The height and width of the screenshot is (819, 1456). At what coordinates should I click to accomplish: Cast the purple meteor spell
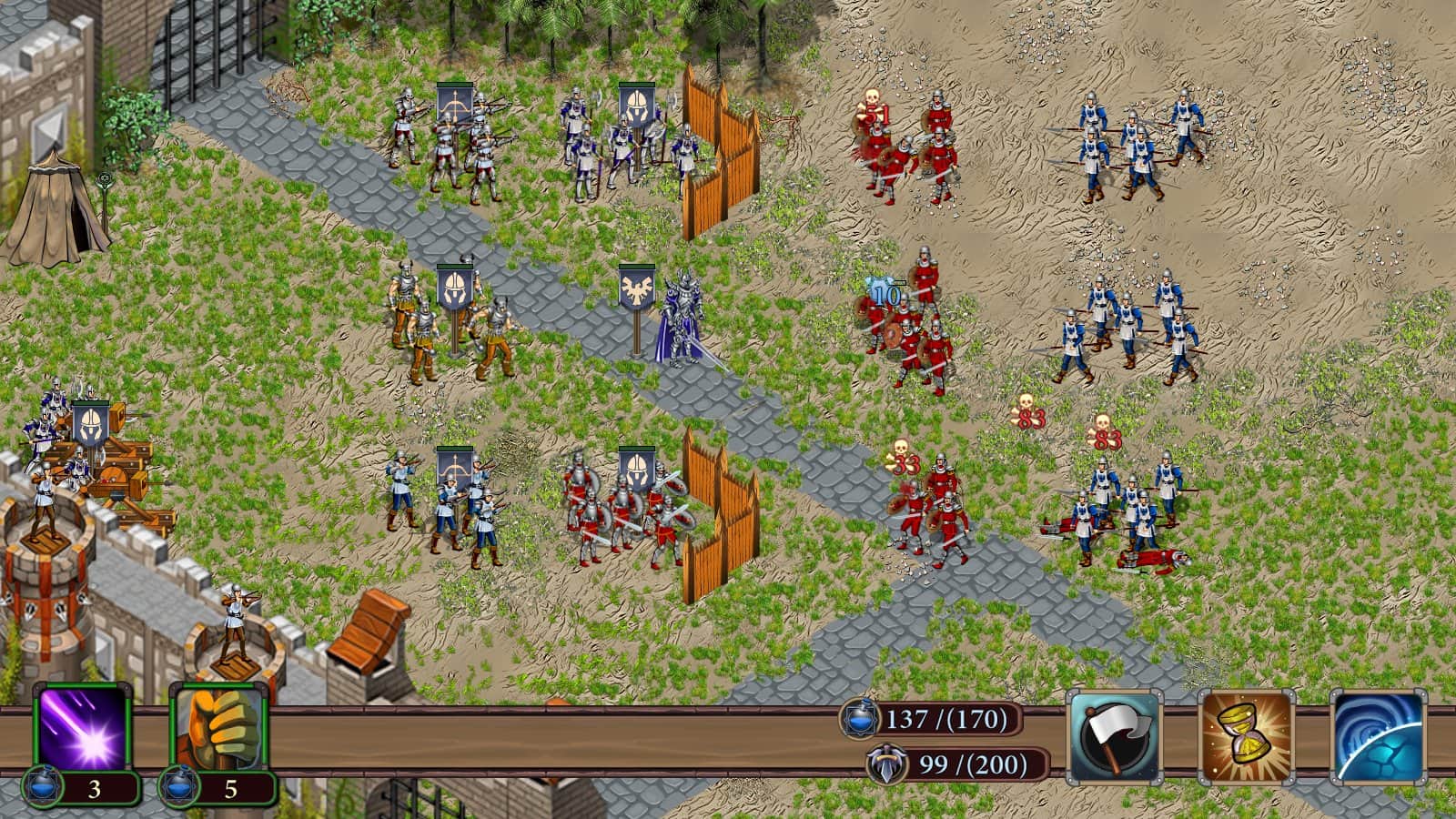coord(83,728)
